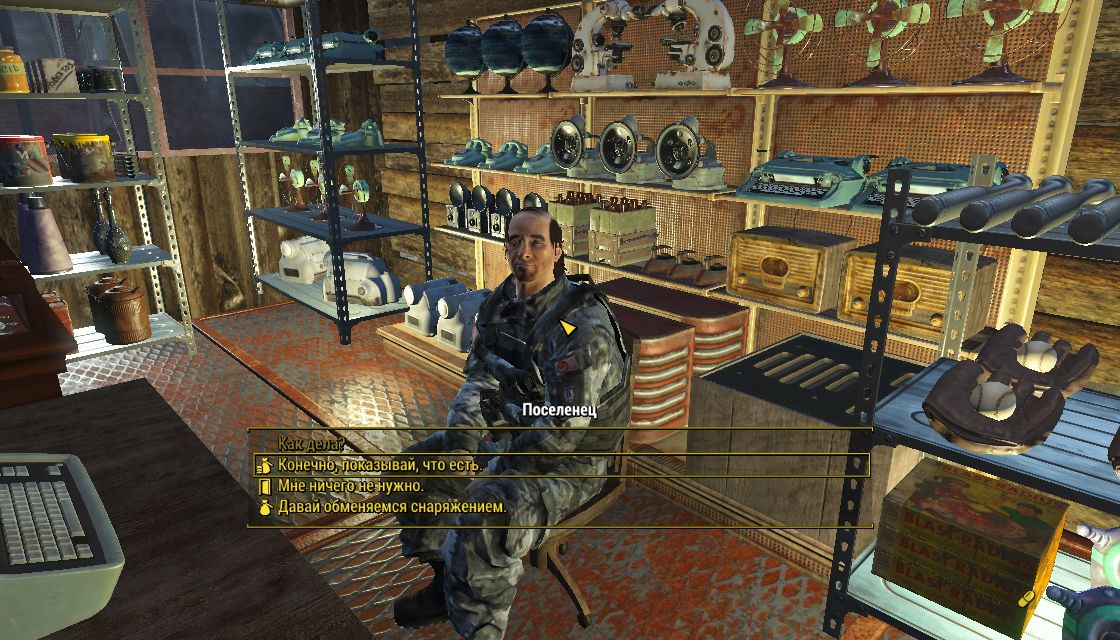The height and width of the screenshot is (640, 1120).
Task: Pick "Давай обменяемся снаряжением." response
Action: coord(392,507)
